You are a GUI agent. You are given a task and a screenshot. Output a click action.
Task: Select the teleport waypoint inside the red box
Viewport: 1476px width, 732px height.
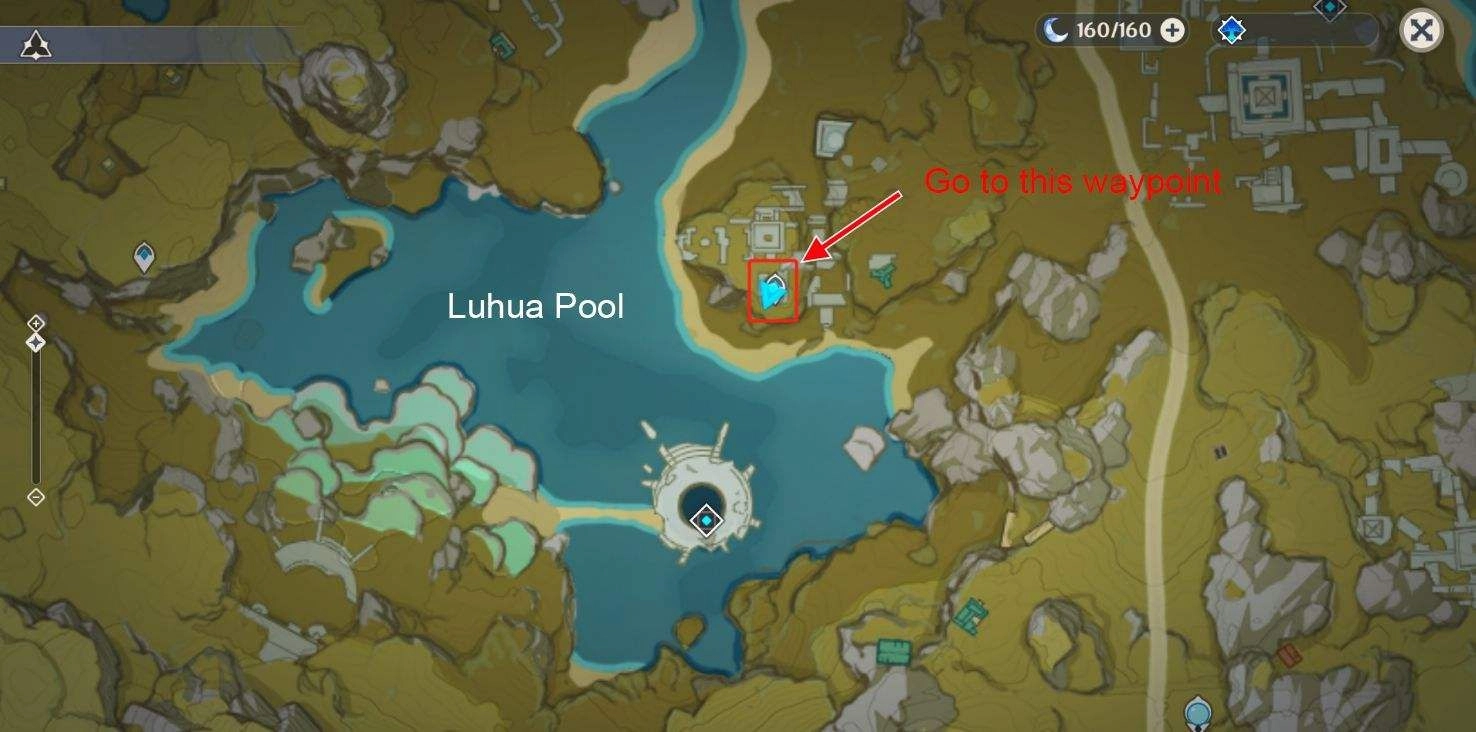point(773,292)
